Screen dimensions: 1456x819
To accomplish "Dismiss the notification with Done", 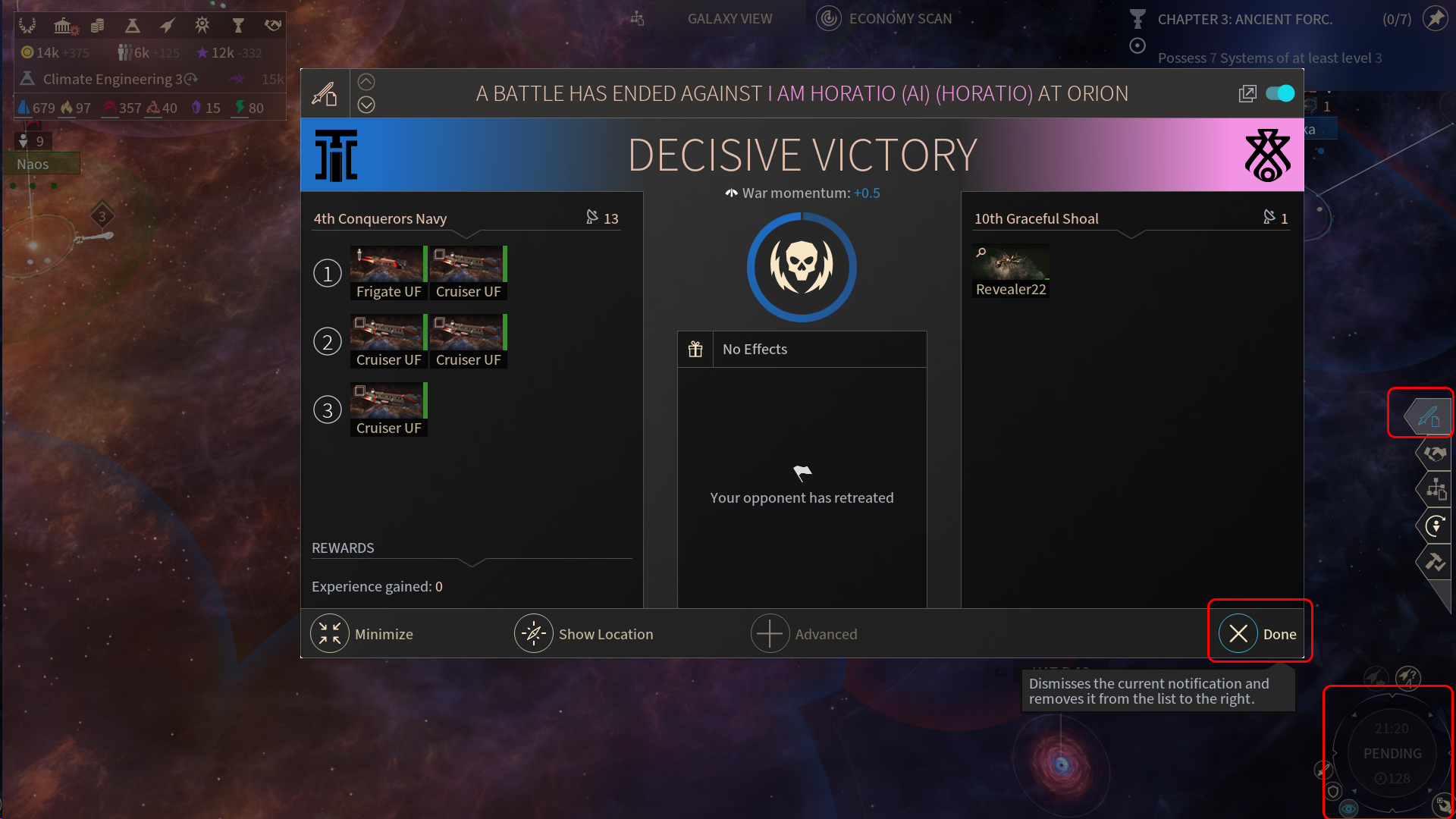I will (1259, 634).
